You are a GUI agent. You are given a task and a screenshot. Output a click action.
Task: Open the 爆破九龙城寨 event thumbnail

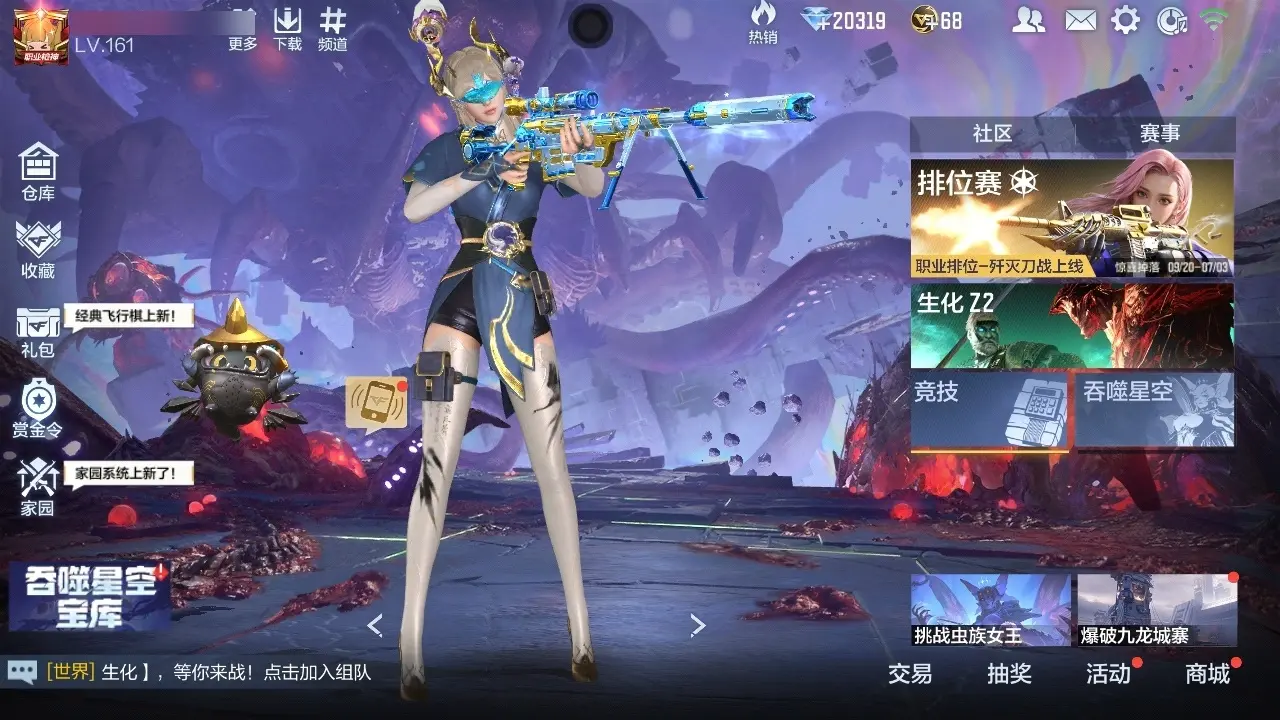[1157, 610]
